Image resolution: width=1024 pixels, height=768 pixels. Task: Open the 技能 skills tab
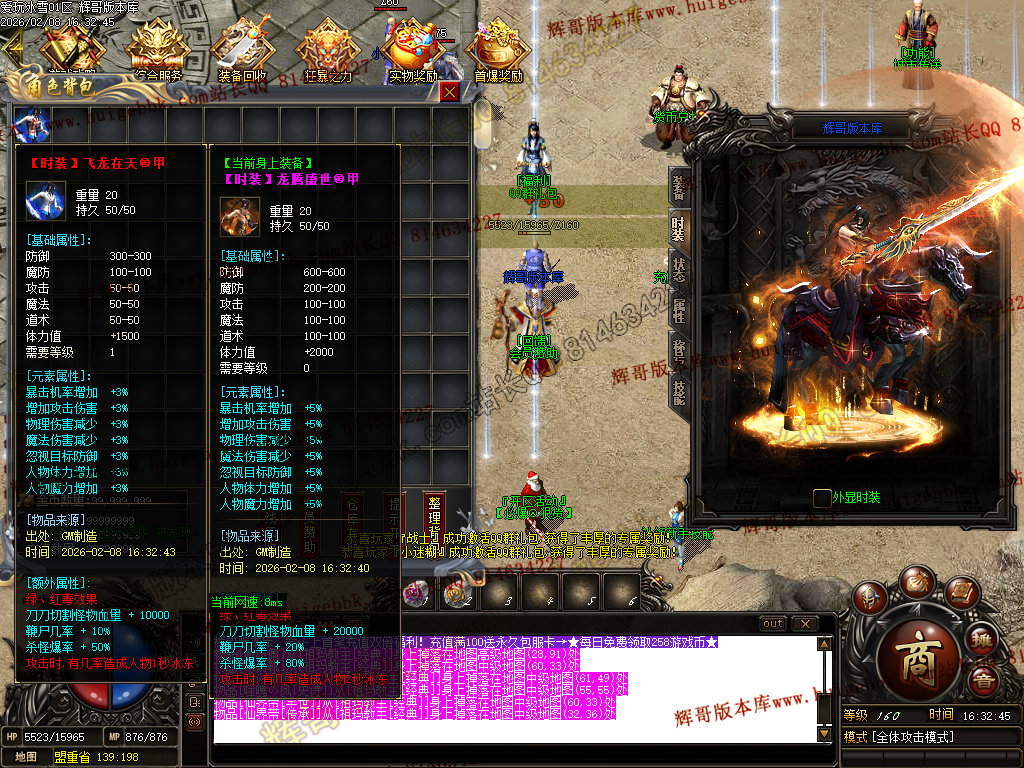679,392
